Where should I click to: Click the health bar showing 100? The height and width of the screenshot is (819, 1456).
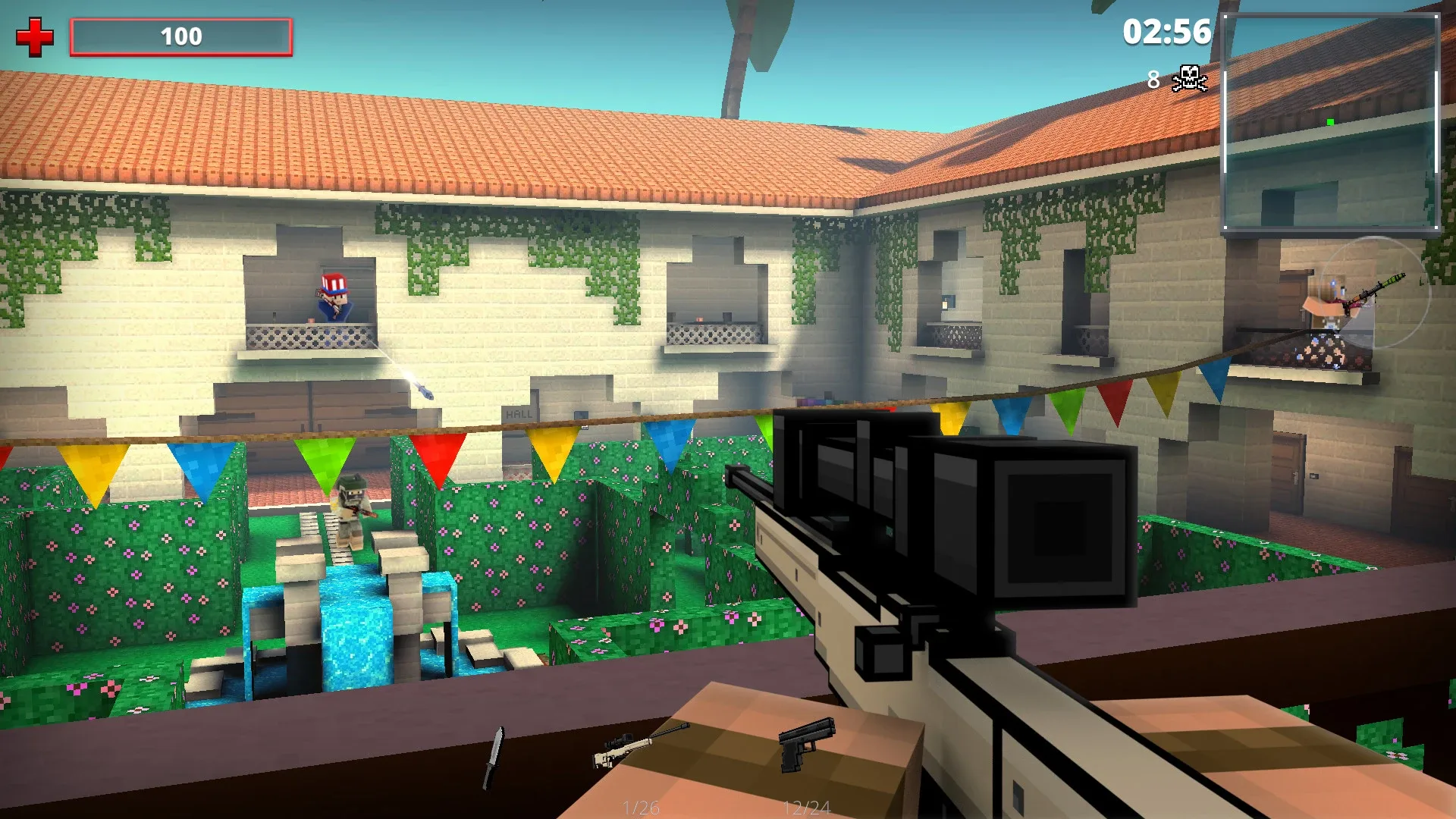tap(182, 36)
